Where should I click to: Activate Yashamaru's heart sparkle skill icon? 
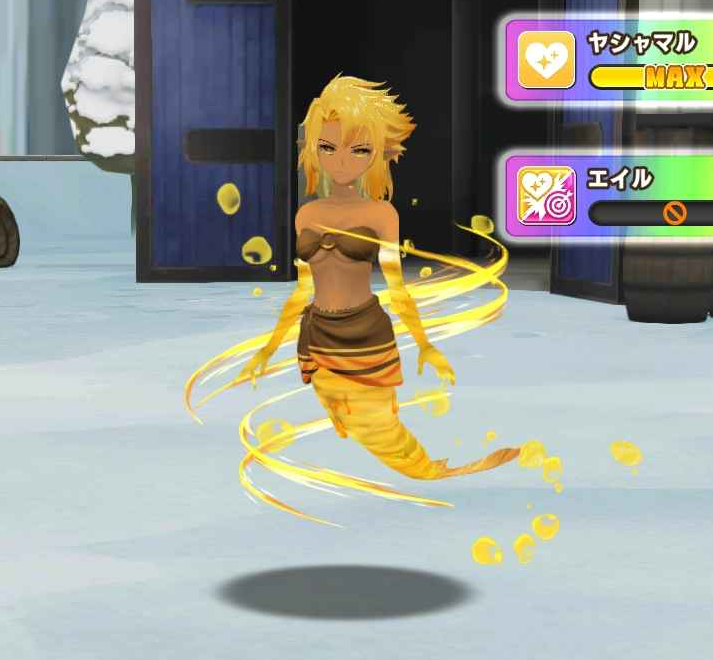pos(546,60)
